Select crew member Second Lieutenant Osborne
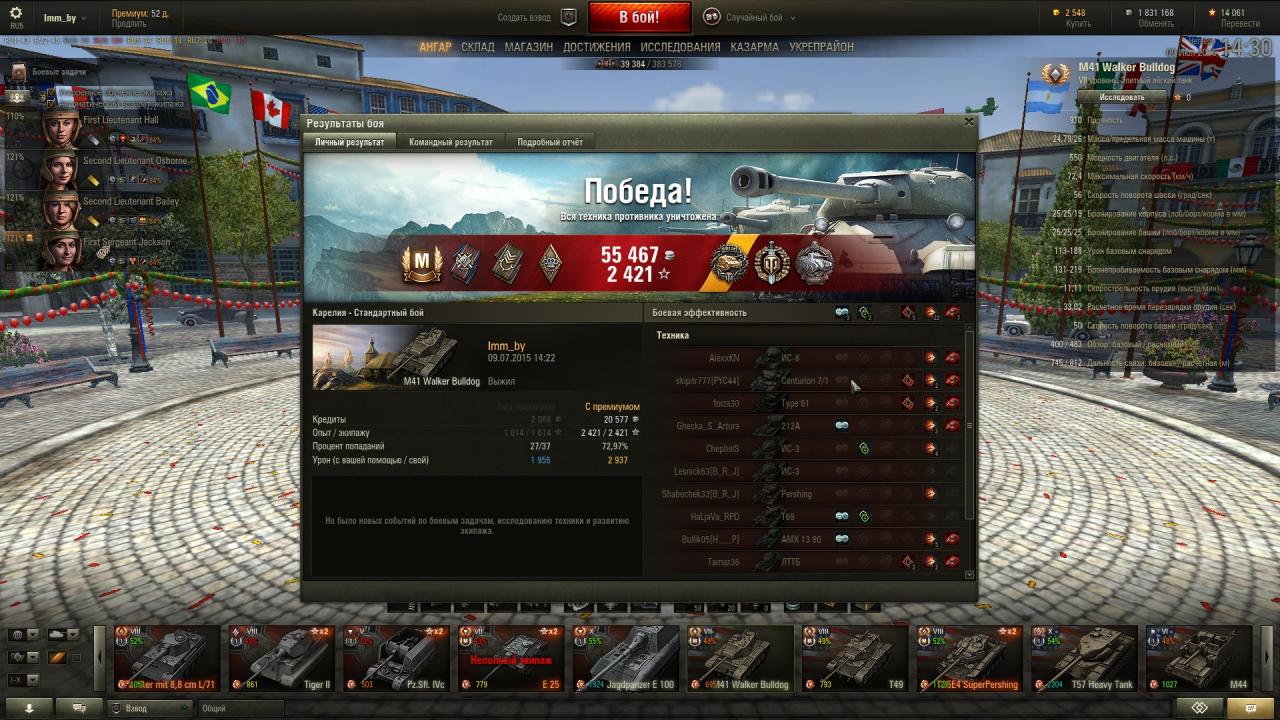This screenshot has width=1280, height=720. 60,166
